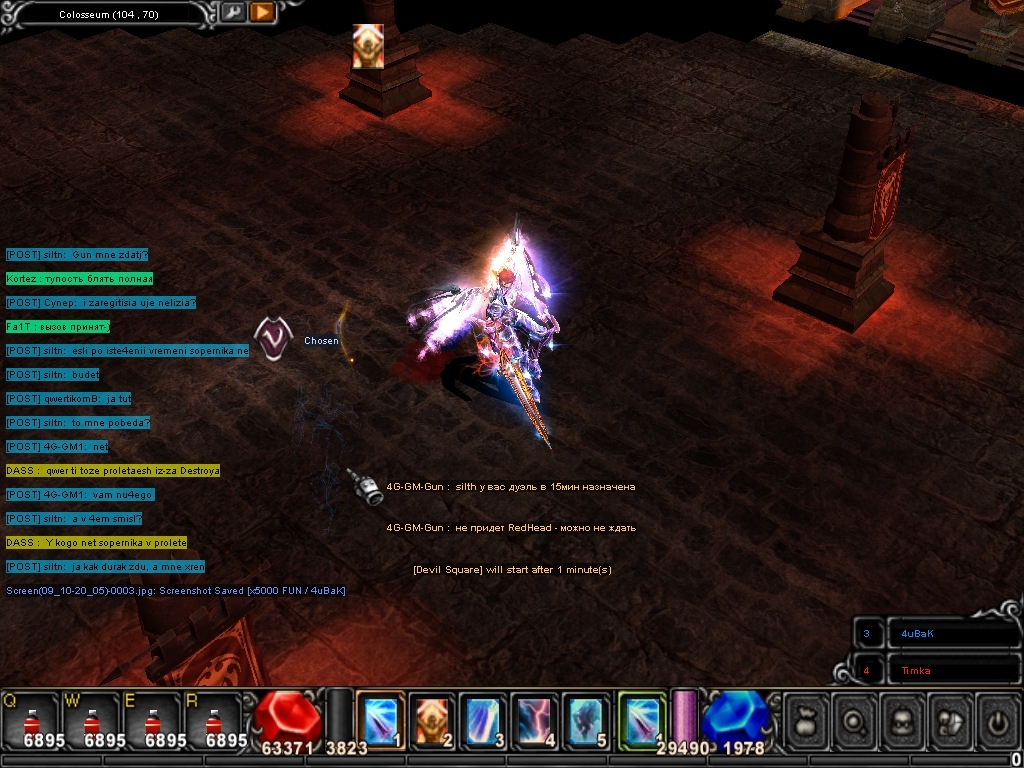
Task: Use the Q potion slot
Action: point(30,720)
